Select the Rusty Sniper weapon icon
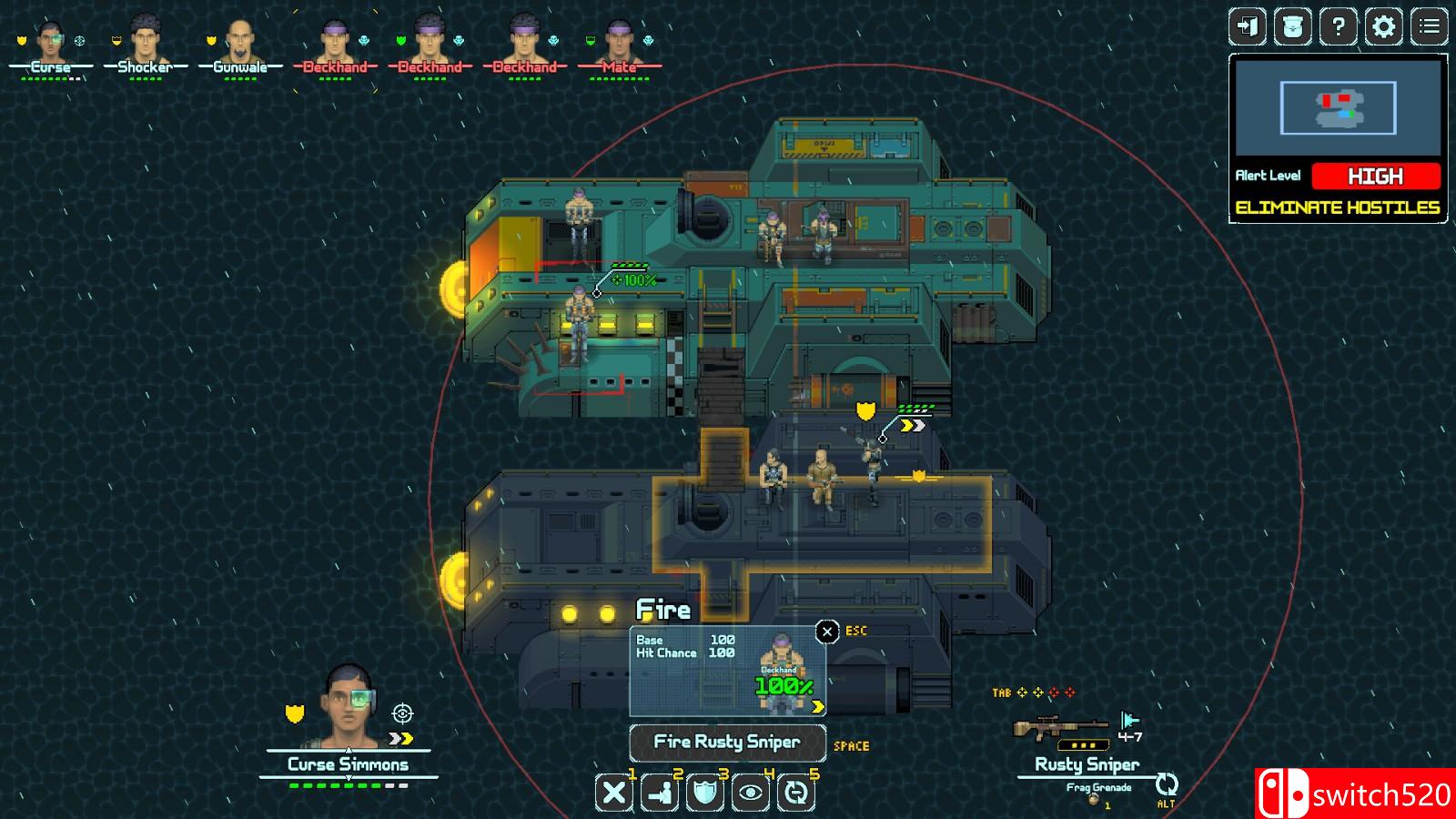The image size is (1456, 819). click(x=1061, y=728)
